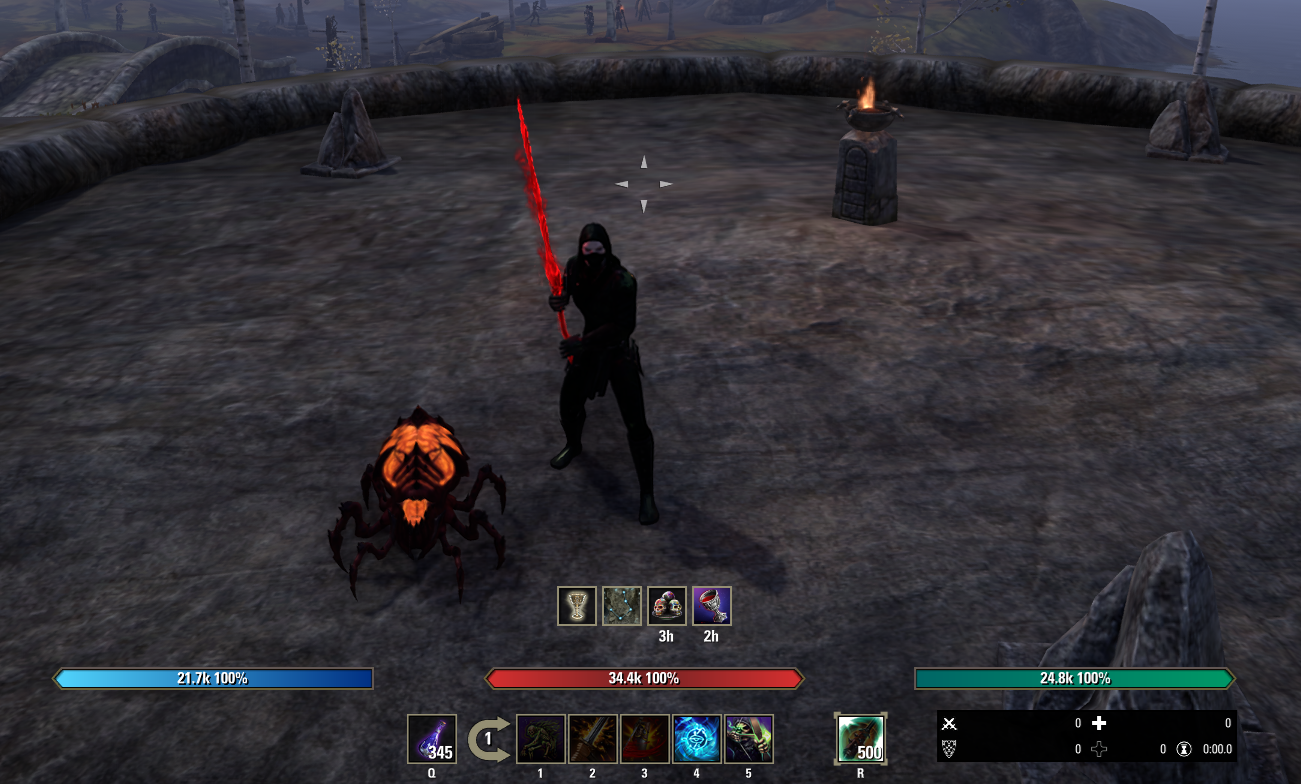
Task: Click the constellation Mundus stone buff
Action: point(622,606)
